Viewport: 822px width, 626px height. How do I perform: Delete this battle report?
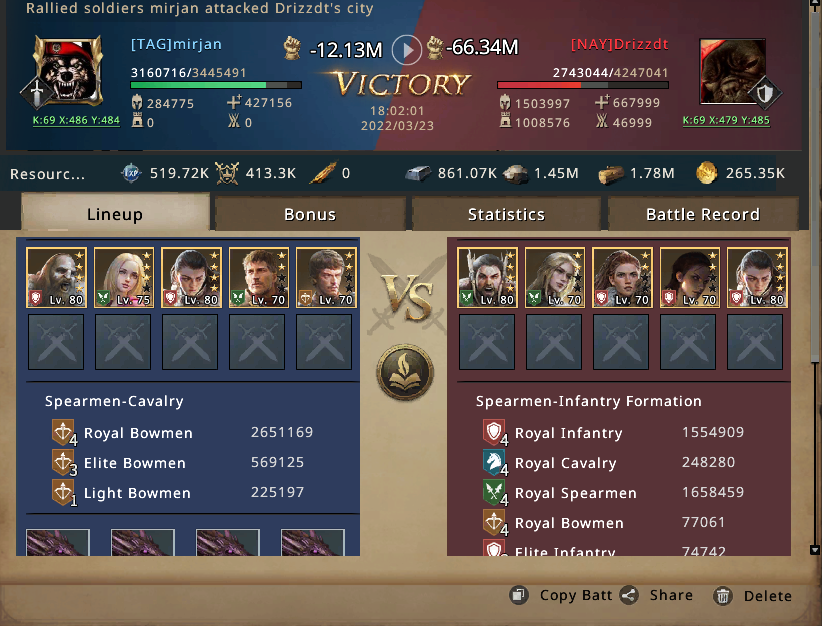(x=754, y=595)
